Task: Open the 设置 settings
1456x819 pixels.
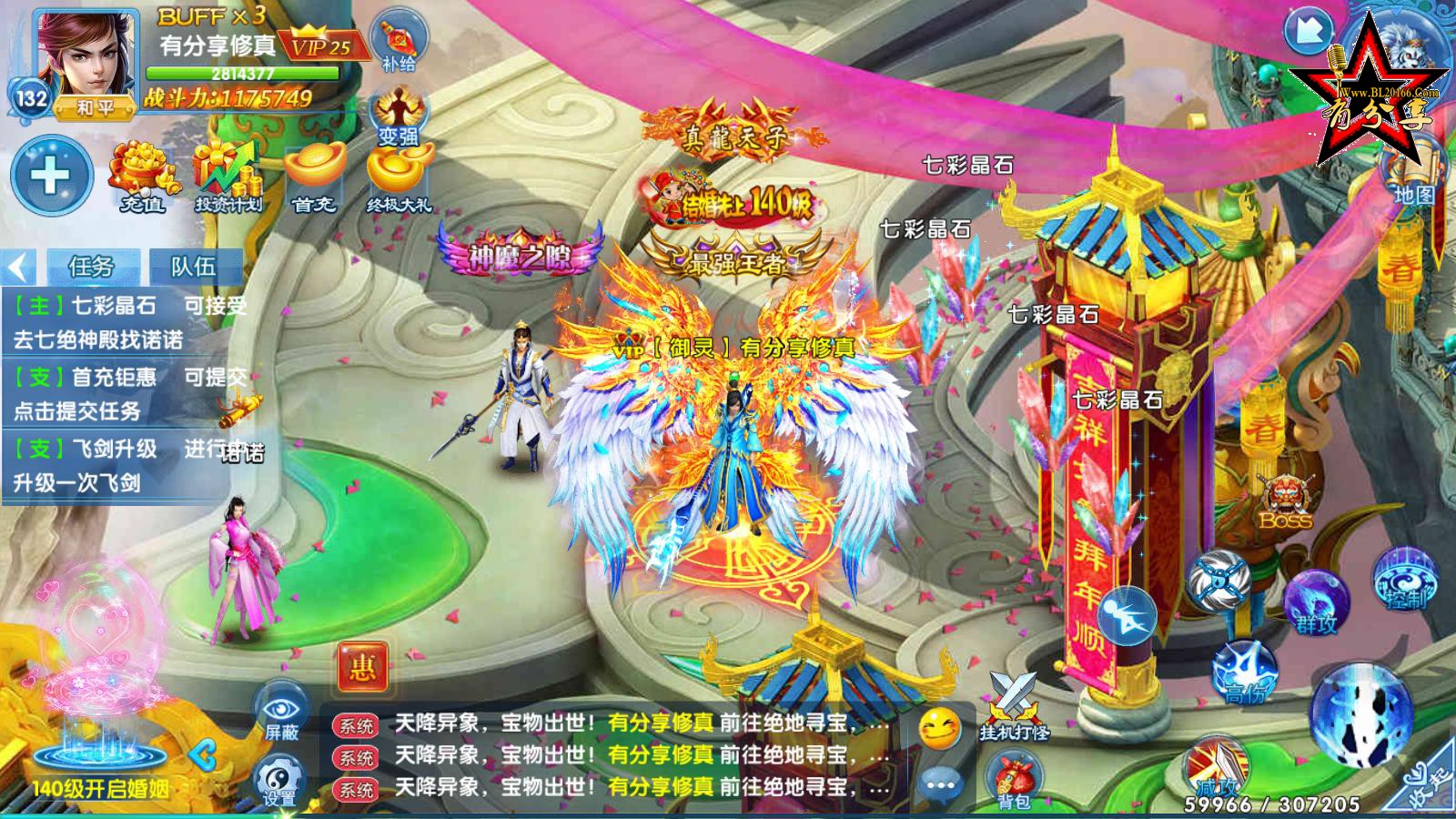Action: coord(279,781)
